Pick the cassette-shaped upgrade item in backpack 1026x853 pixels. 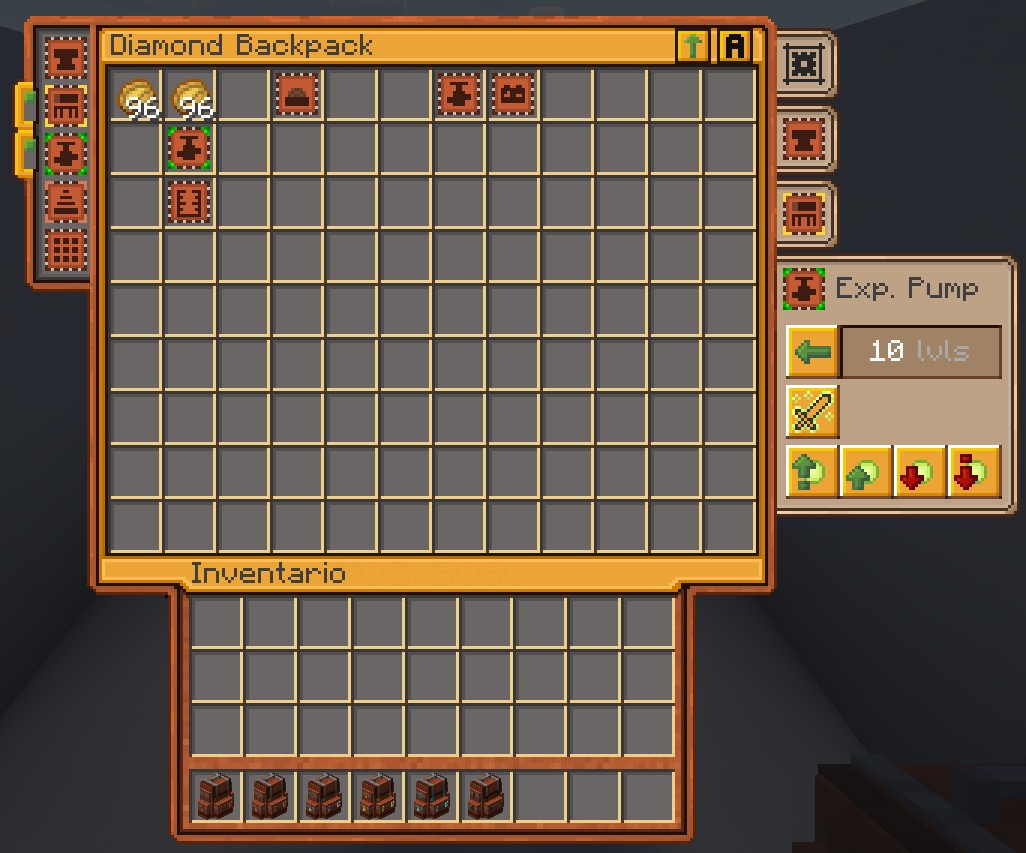pos(513,95)
